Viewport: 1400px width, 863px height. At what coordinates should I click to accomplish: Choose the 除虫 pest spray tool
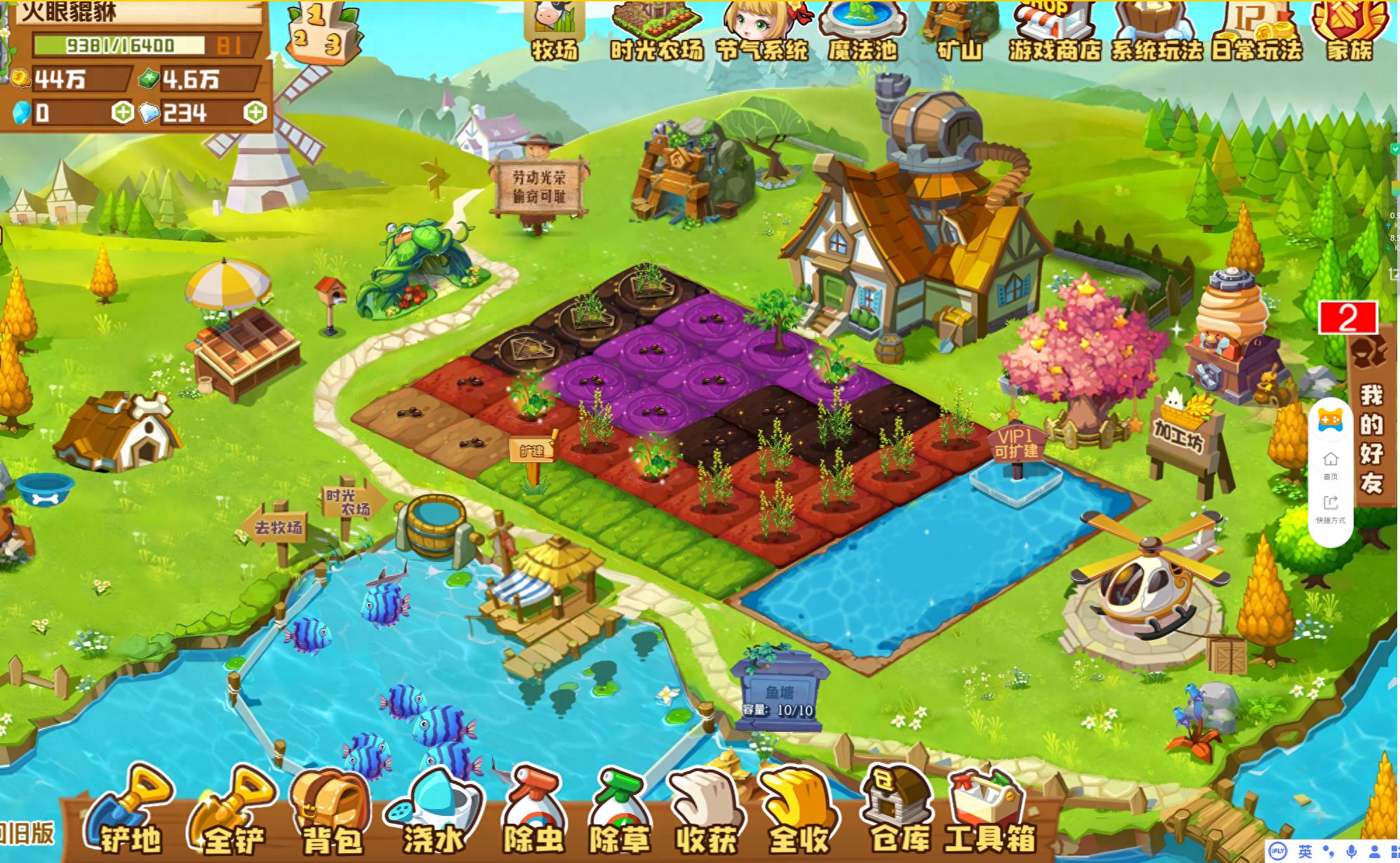click(x=533, y=814)
